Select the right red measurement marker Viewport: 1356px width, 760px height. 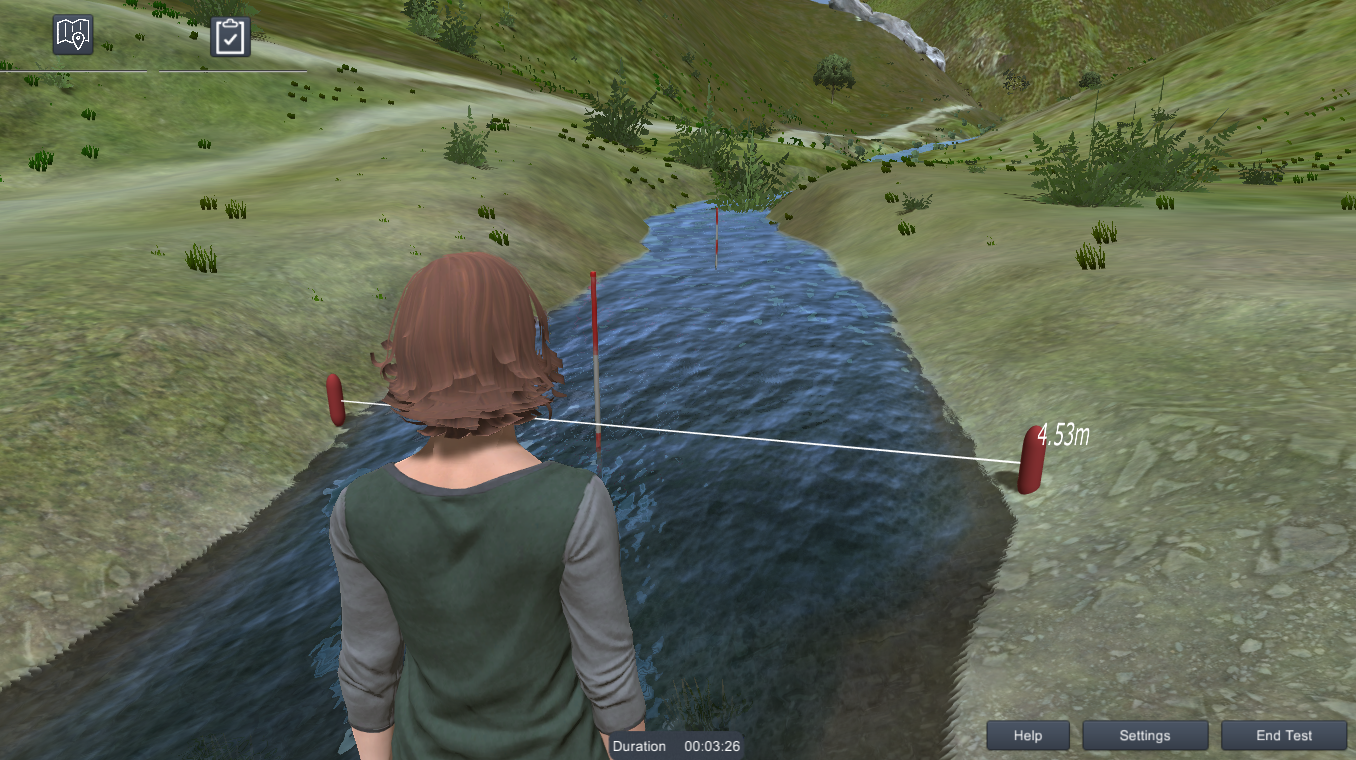[x=1030, y=462]
